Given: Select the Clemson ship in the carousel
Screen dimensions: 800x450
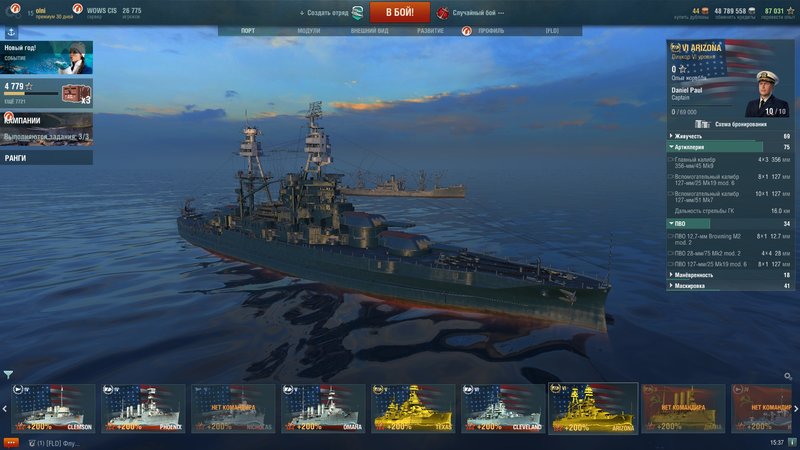Looking at the screenshot, I should (58, 408).
